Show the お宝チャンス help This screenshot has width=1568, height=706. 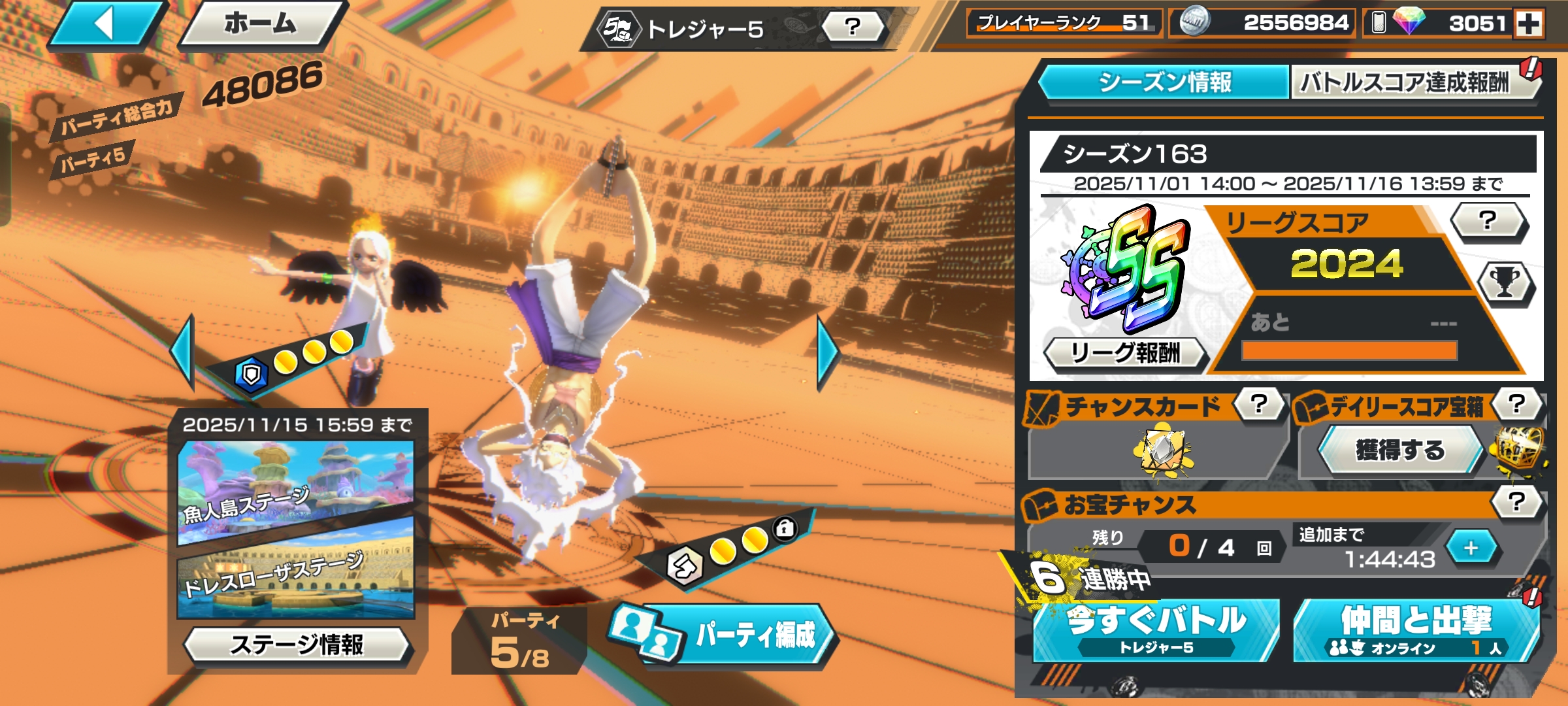point(1517,502)
